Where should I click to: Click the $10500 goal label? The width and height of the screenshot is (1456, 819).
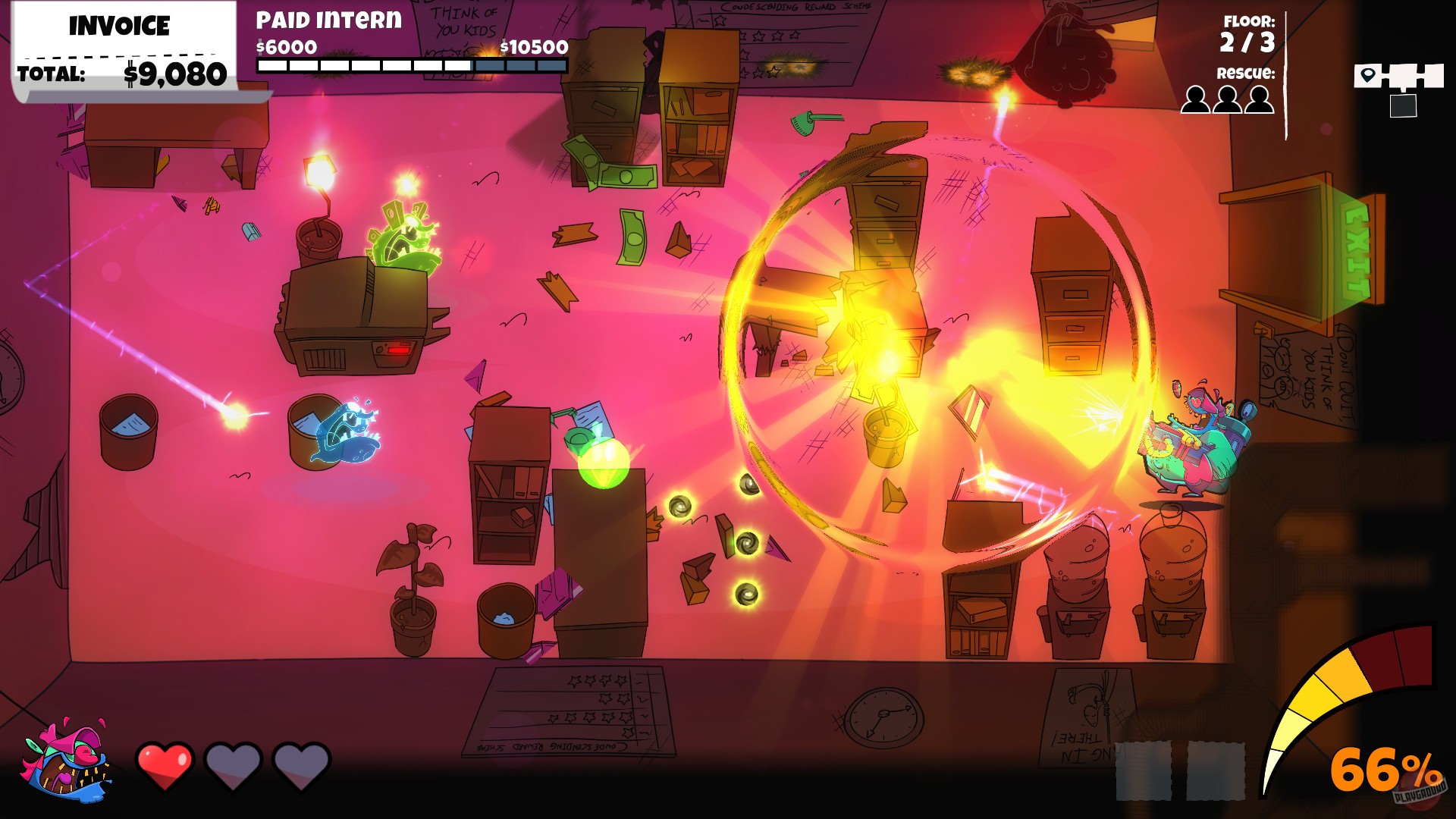pyautogui.click(x=532, y=48)
